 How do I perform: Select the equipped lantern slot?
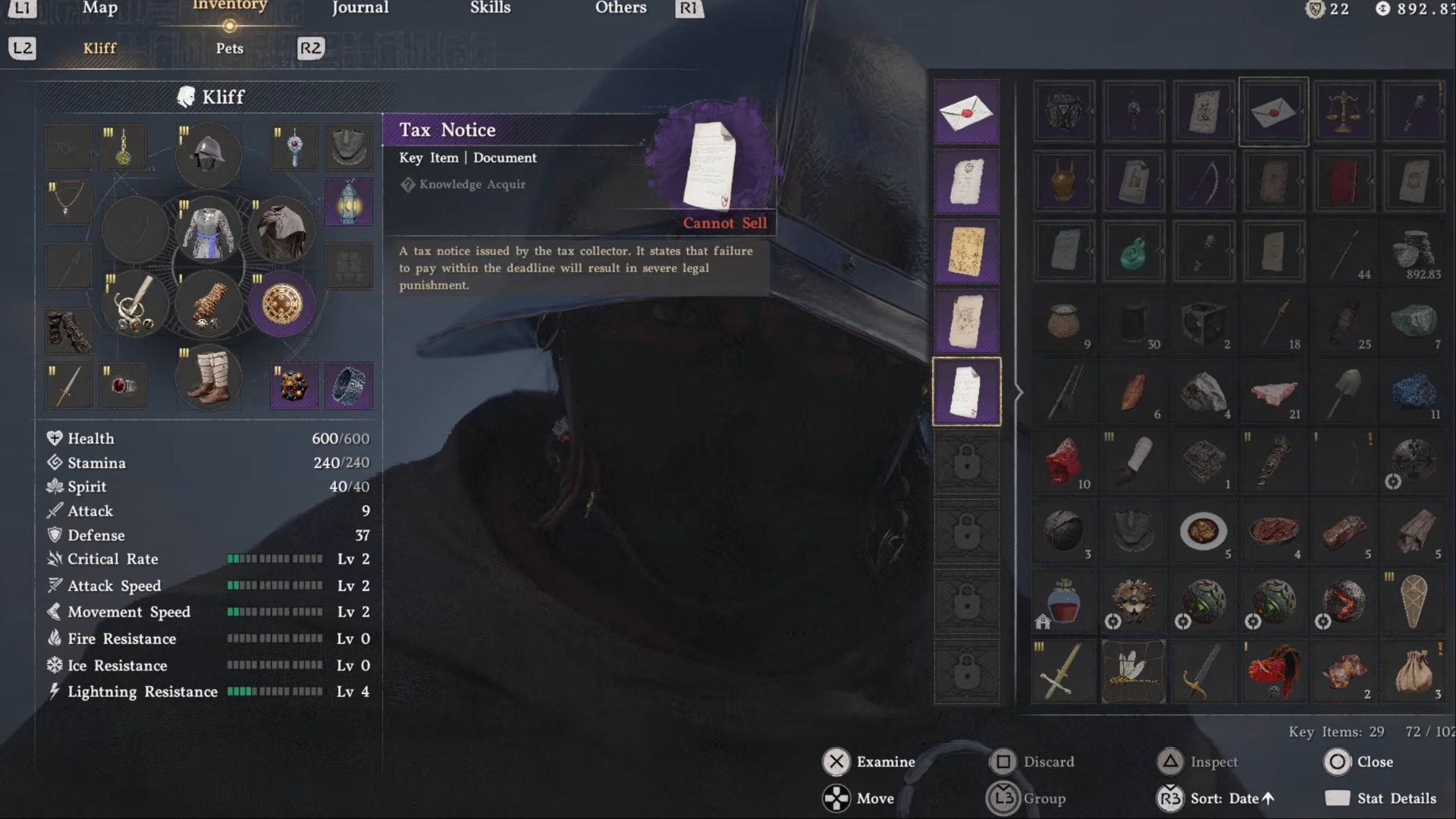349,202
